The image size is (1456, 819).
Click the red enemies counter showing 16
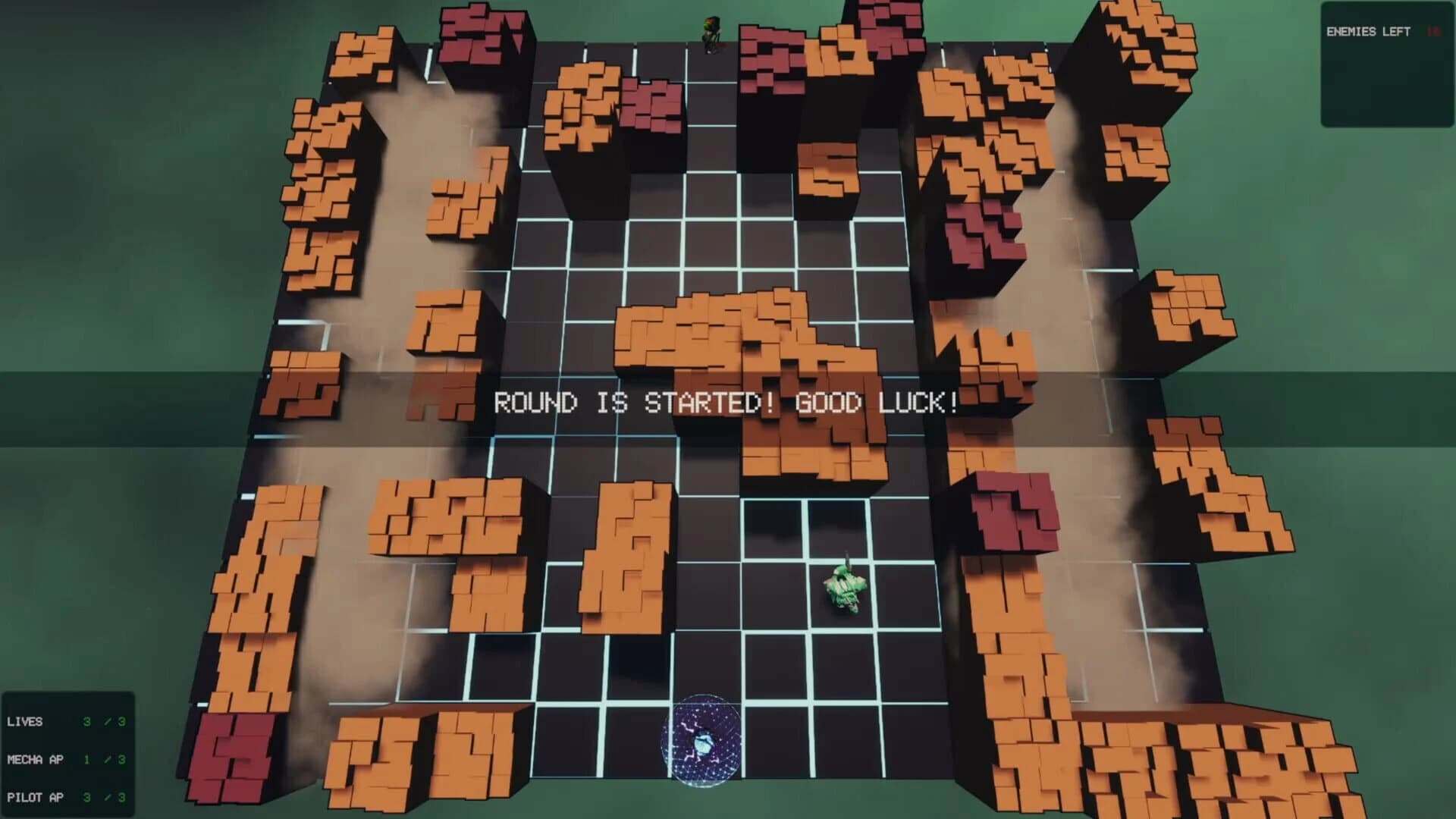point(1432,33)
